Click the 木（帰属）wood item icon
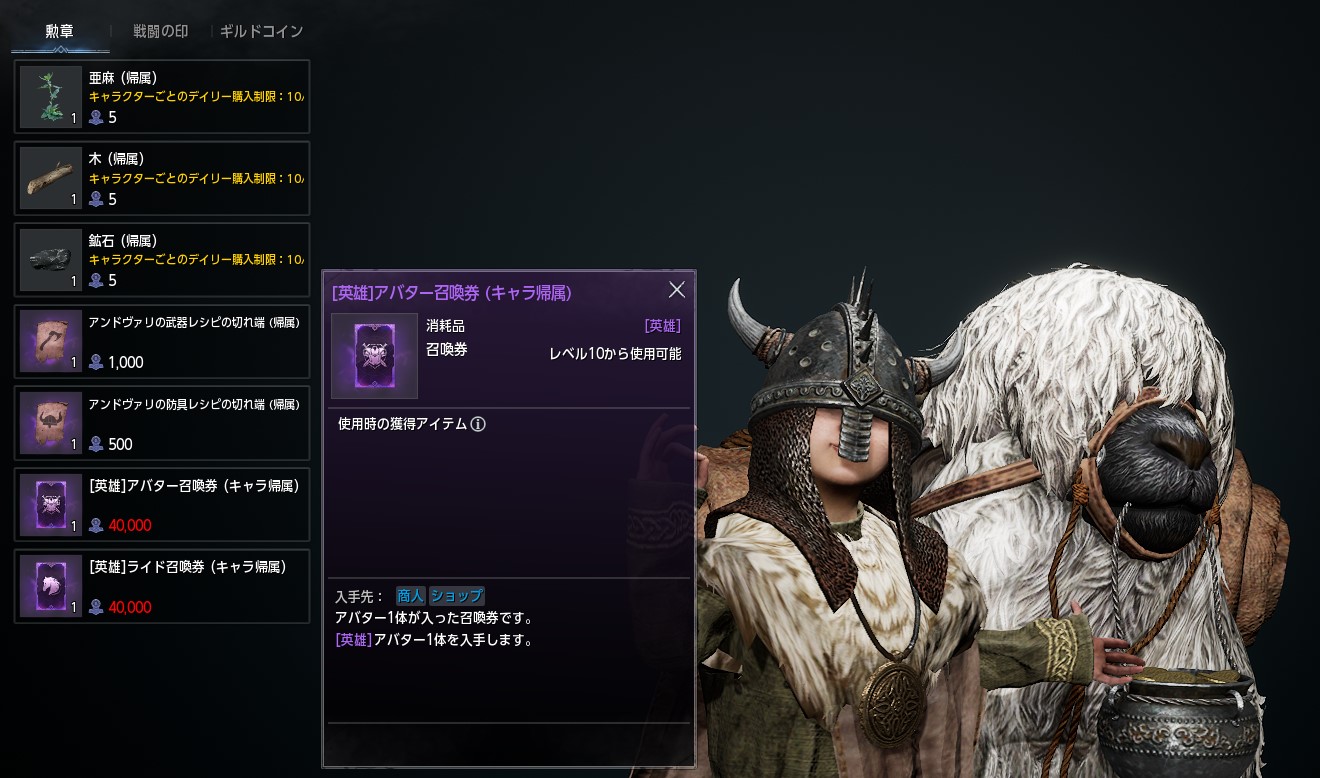 click(50, 178)
